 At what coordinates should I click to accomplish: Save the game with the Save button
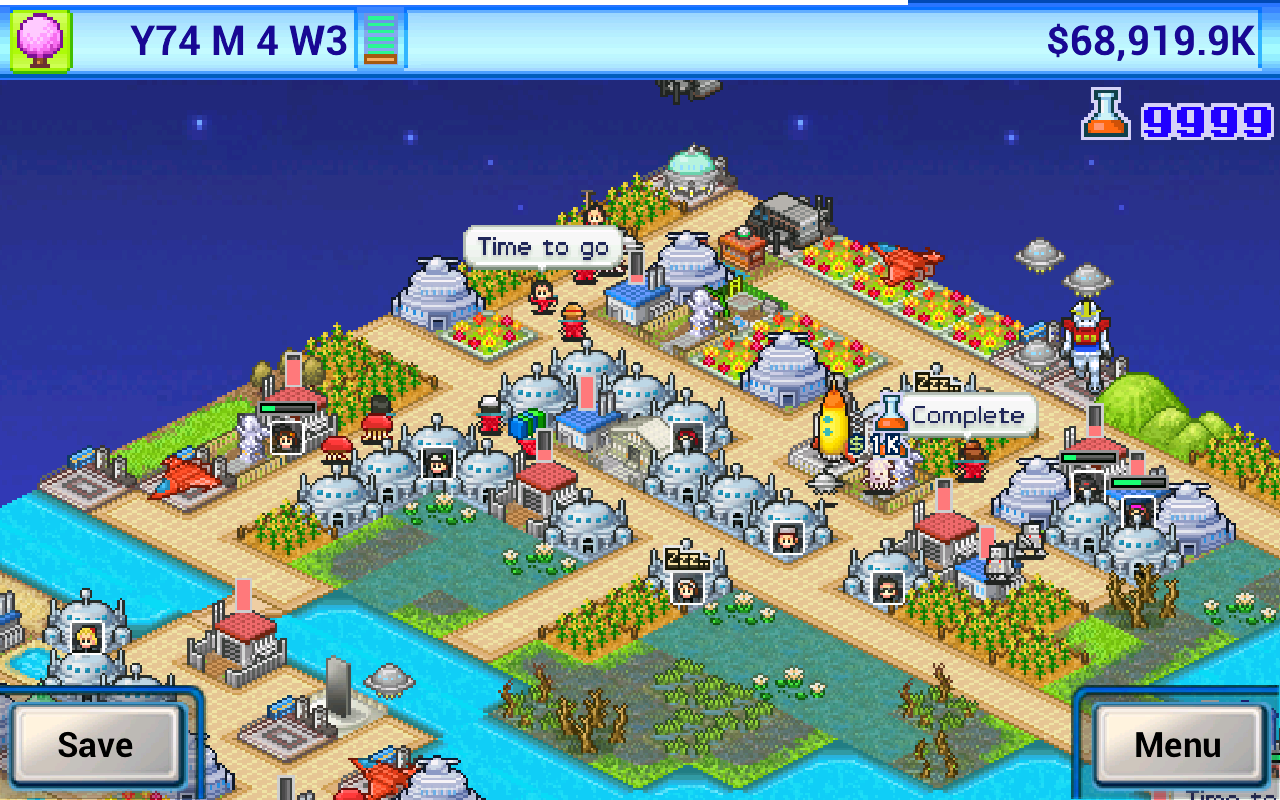click(95, 745)
